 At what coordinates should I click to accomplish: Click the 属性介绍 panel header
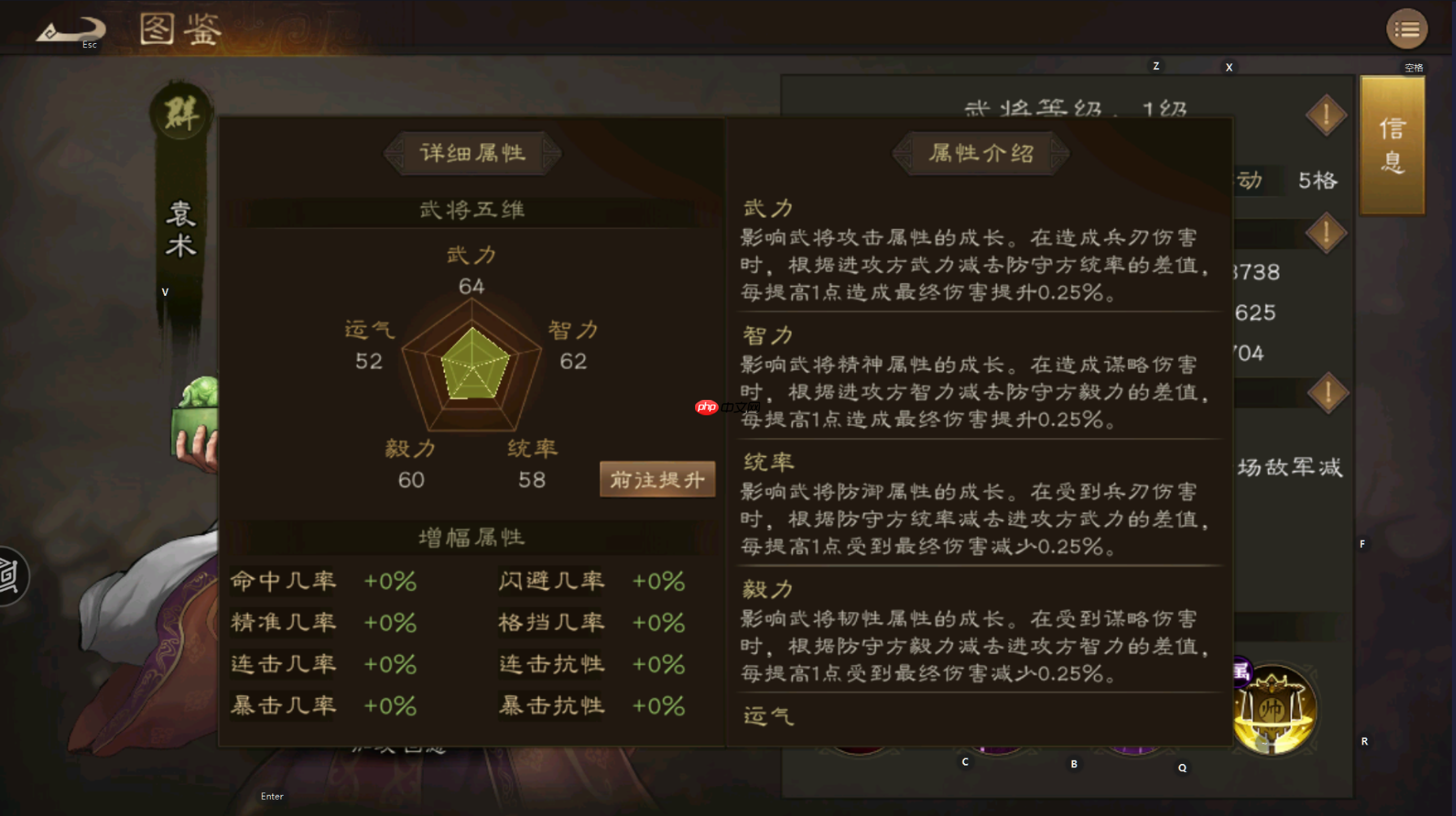pos(979,153)
